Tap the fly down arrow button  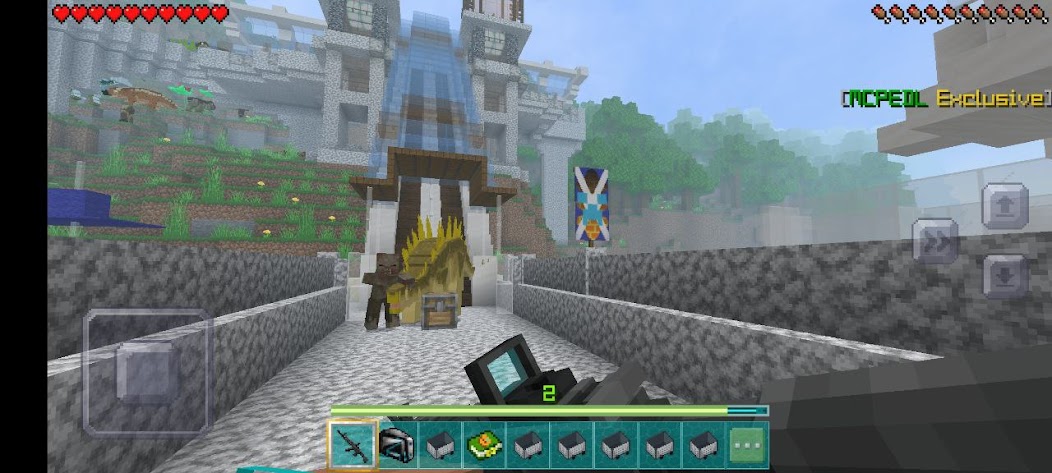pyautogui.click(x=1004, y=275)
